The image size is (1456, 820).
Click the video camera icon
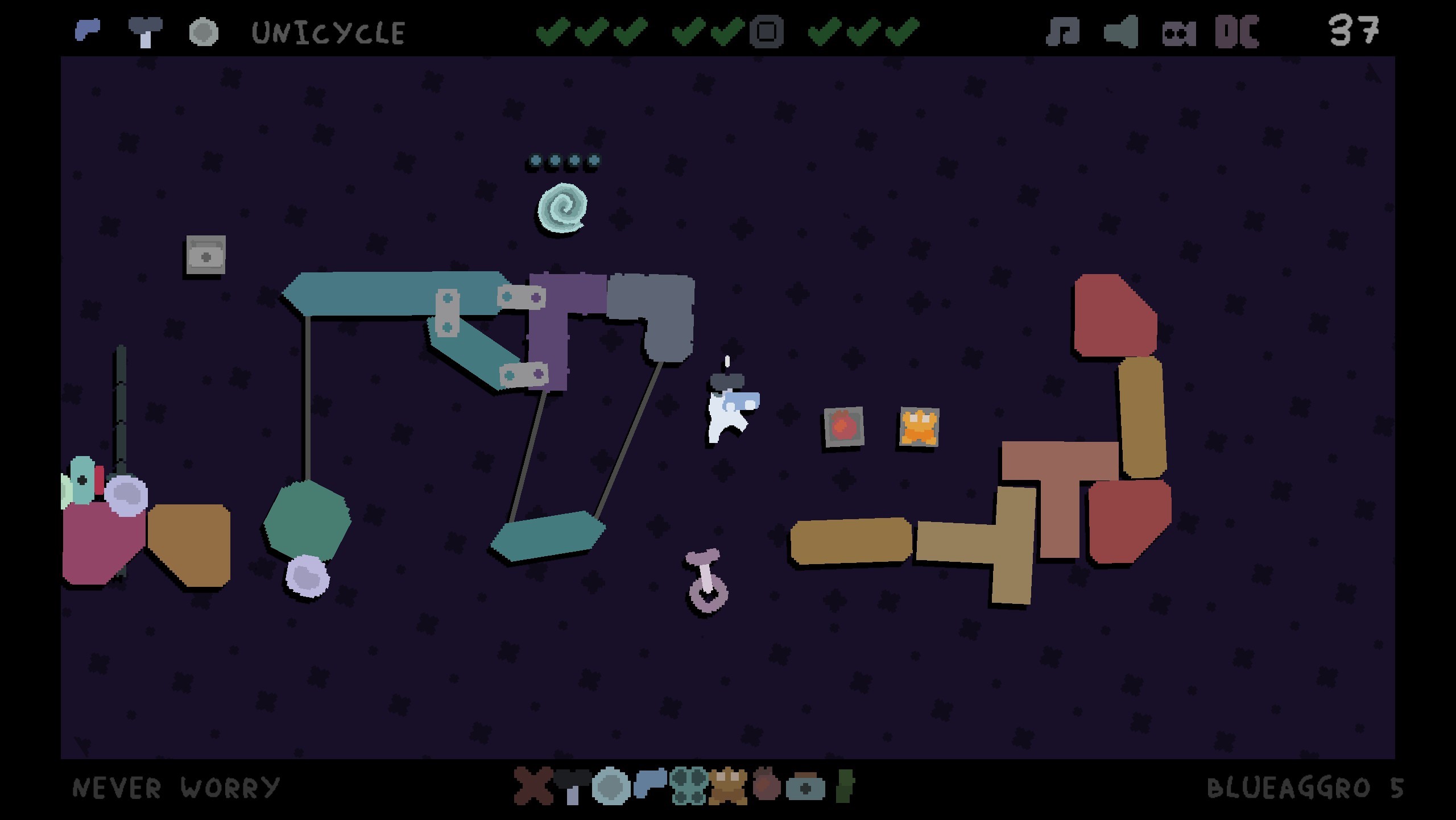pos(1178,33)
